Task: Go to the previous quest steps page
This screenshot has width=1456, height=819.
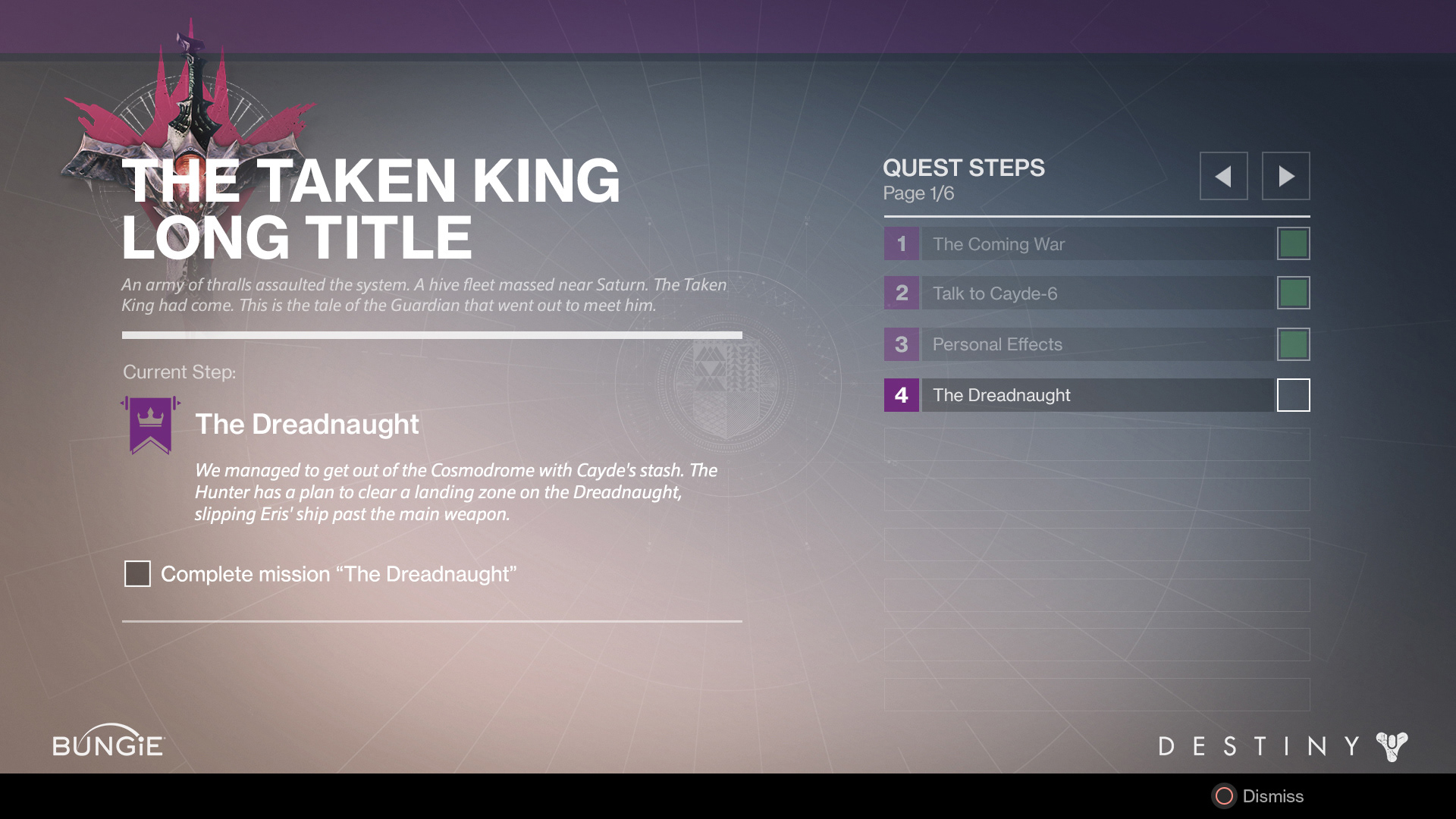Action: pyautogui.click(x=1223, y=176)
